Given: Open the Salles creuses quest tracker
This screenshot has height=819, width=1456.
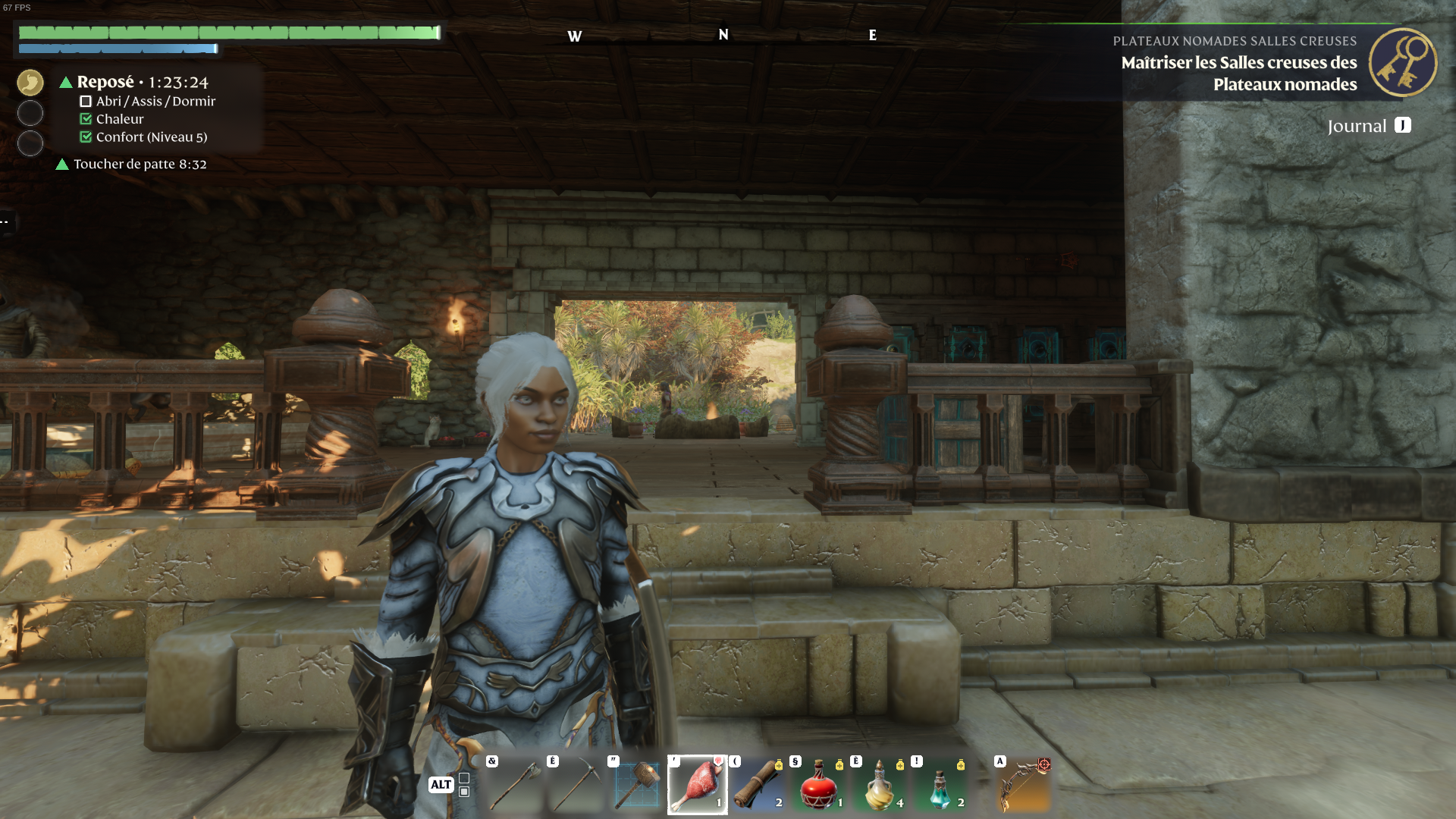Looking at the screenshot, I should [x=1238, y=73].
